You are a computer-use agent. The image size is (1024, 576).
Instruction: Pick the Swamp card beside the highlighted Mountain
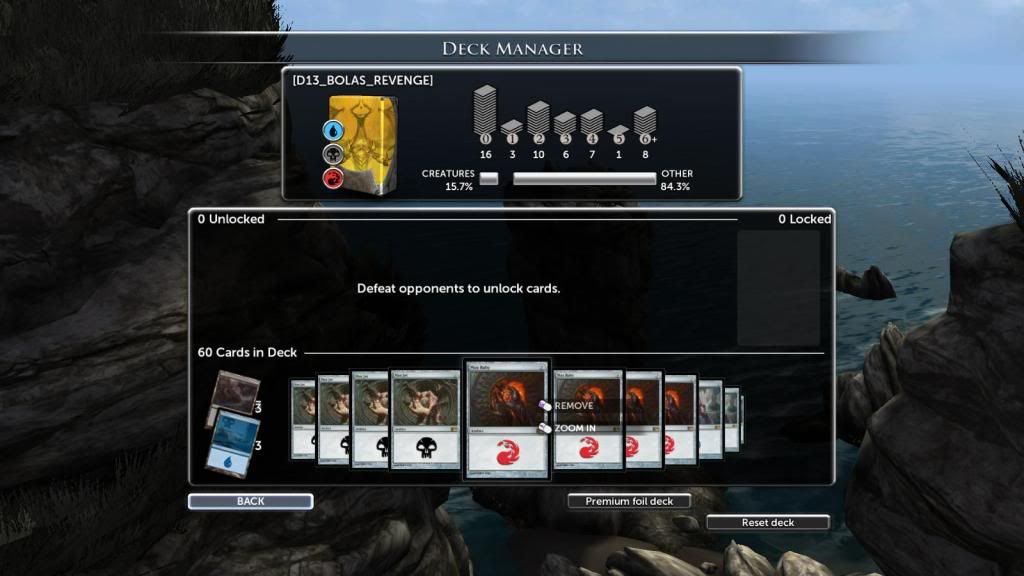coord(425,418)
